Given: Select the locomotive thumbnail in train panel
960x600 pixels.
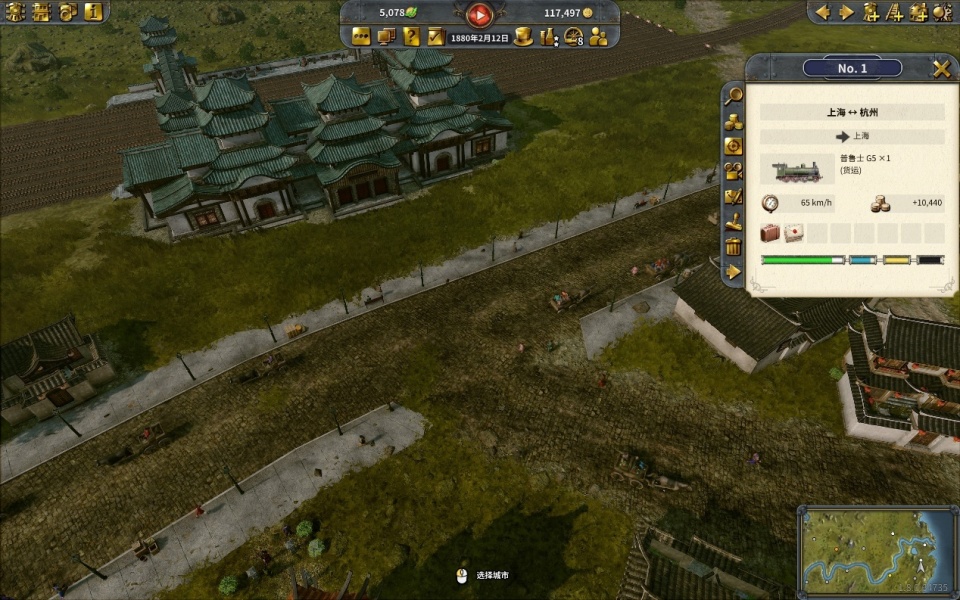Looking at the screenshot, I should 797,167.
